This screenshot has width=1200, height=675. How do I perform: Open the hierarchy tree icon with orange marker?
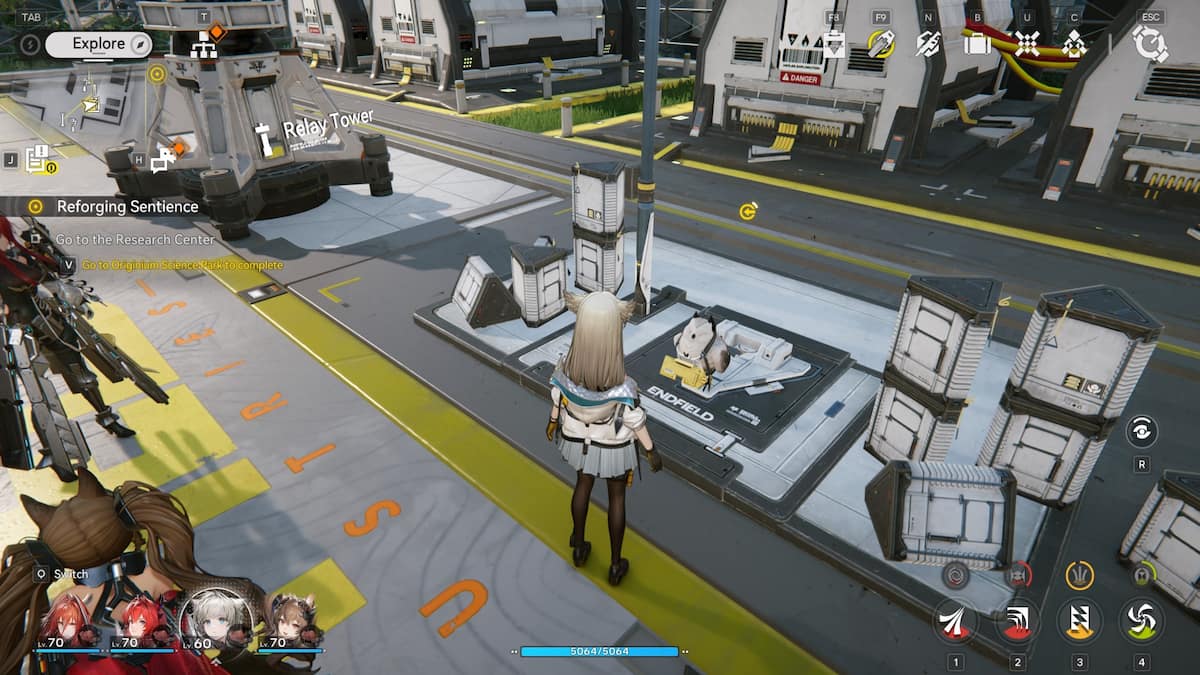coord(205,45)
